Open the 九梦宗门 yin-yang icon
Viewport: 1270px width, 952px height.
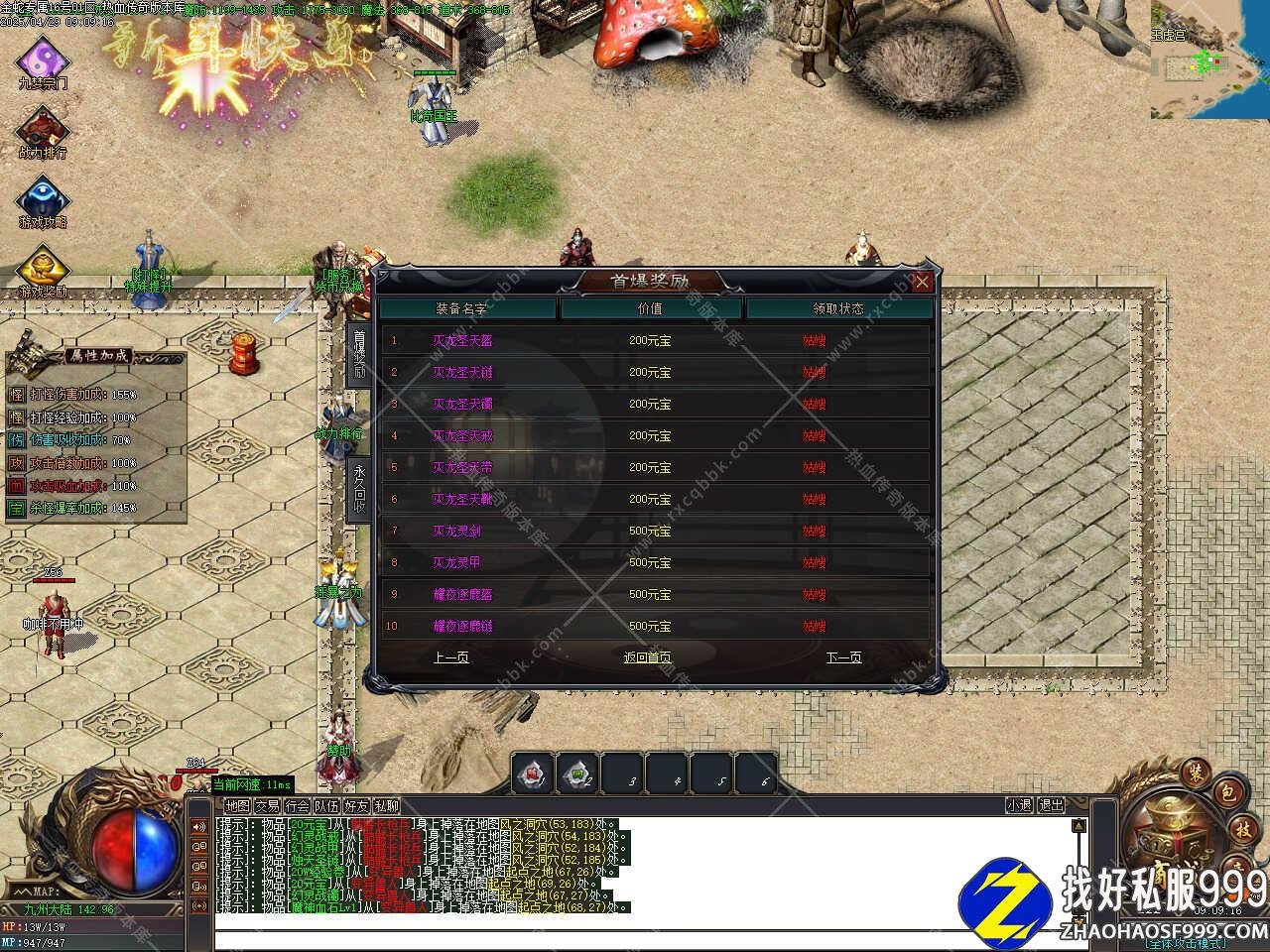coord(43,59)
